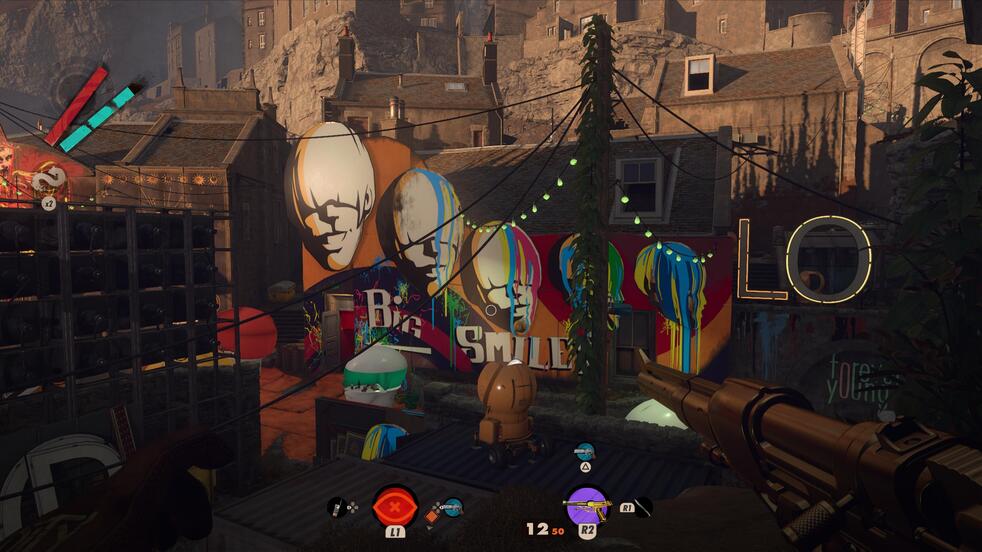Activate the red eye power slot
Screen dimensions: 982x552
(395, 505)
